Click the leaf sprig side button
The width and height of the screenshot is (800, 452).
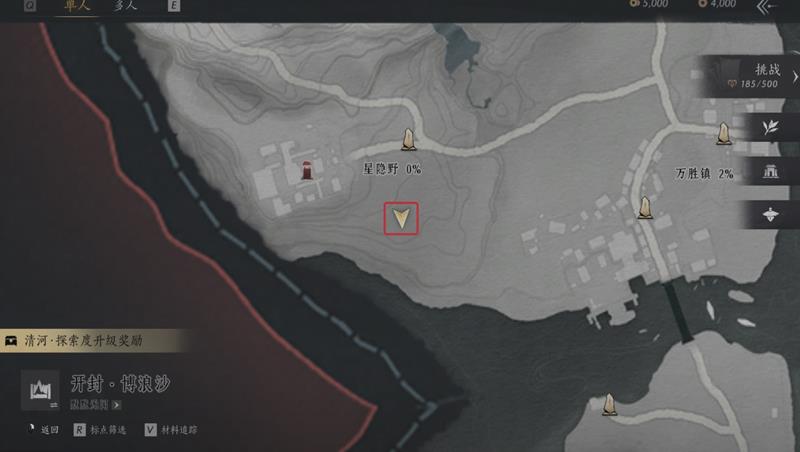point(770,127)
